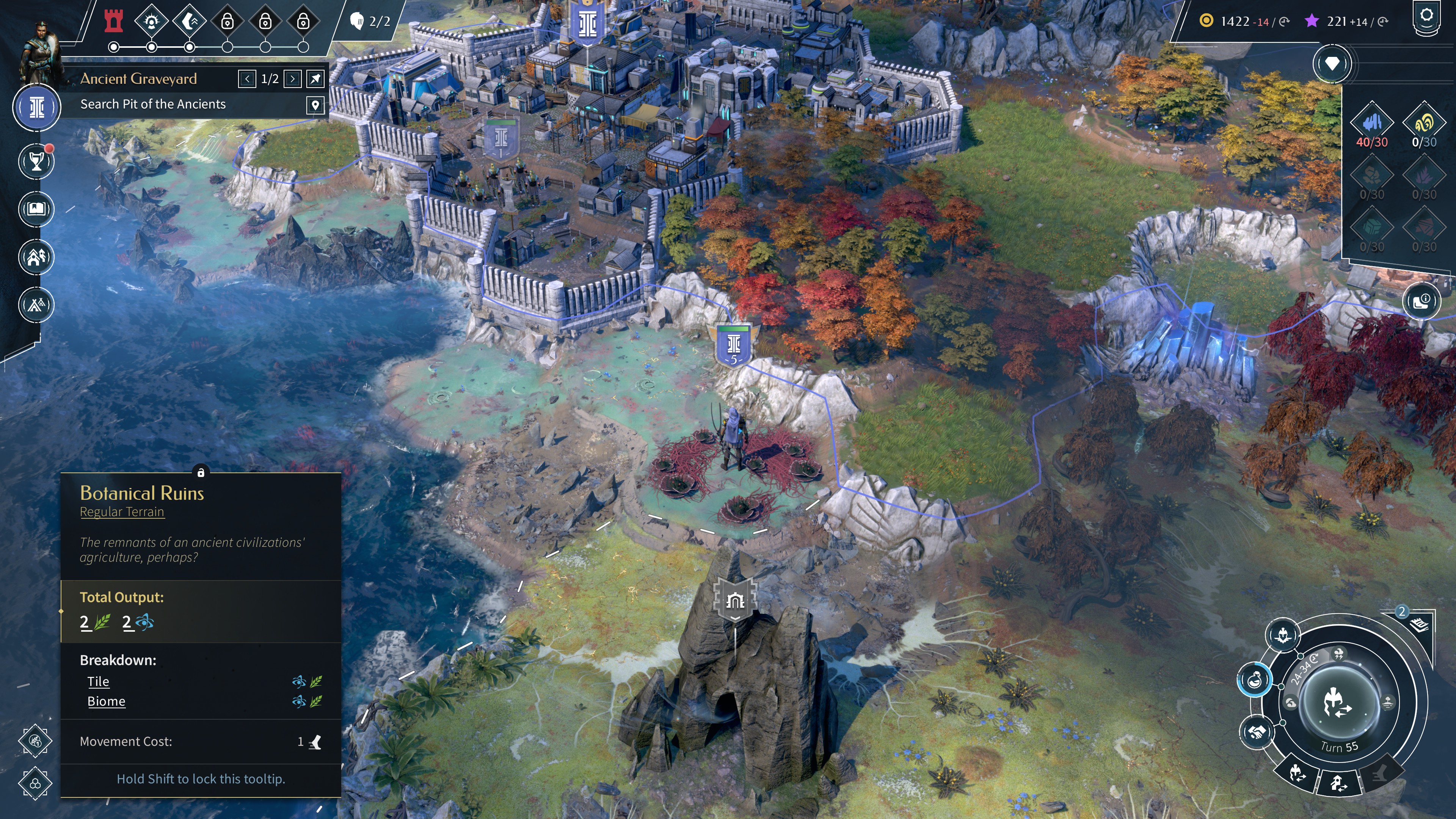Open the open-book tome icon
Screen dimensions: 1456x819
click(x=36, y=209)
